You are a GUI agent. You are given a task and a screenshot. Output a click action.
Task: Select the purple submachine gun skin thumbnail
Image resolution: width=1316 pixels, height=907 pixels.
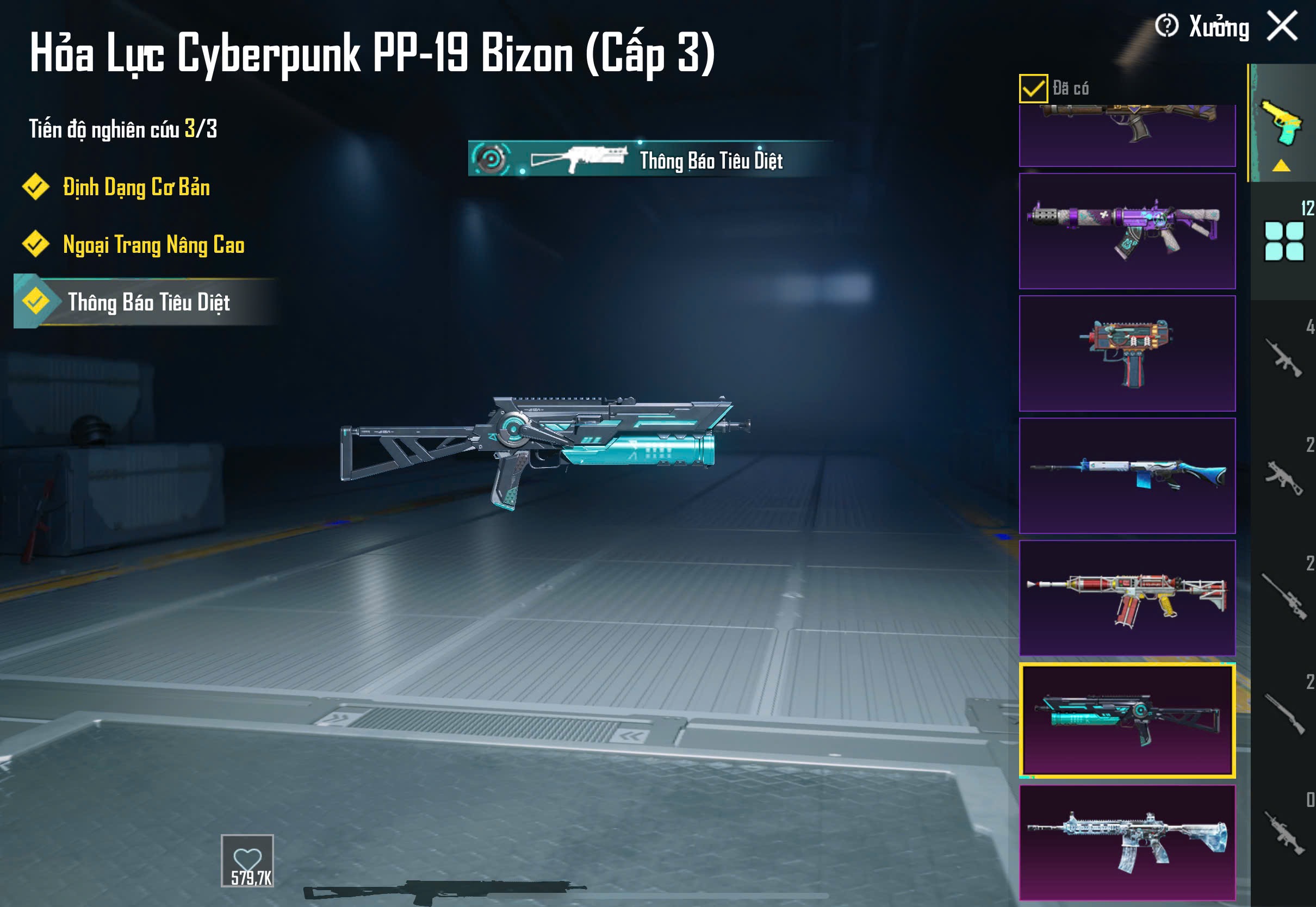pyautogui.click(x=1127, y=231)
